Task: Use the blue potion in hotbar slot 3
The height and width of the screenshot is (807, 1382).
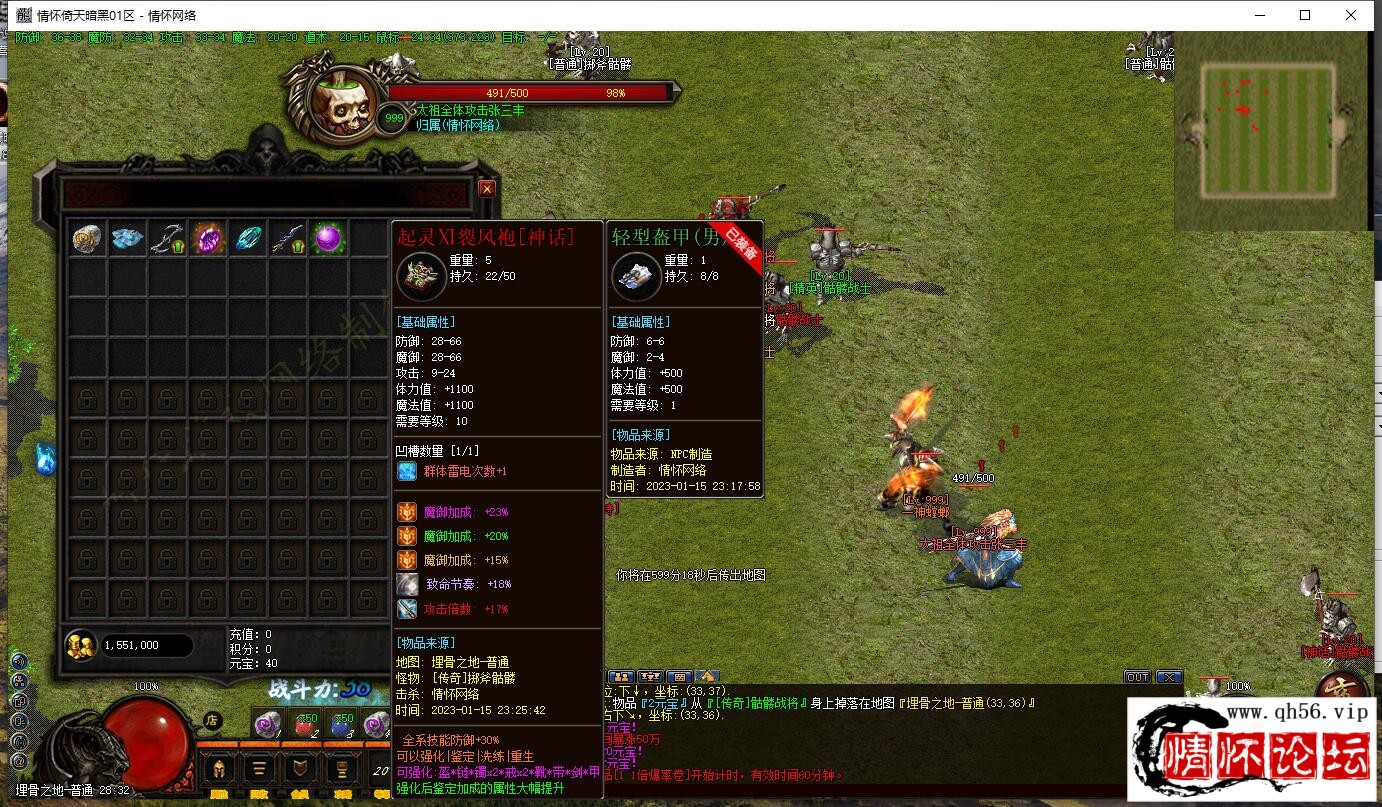Action: pos(343,725)
